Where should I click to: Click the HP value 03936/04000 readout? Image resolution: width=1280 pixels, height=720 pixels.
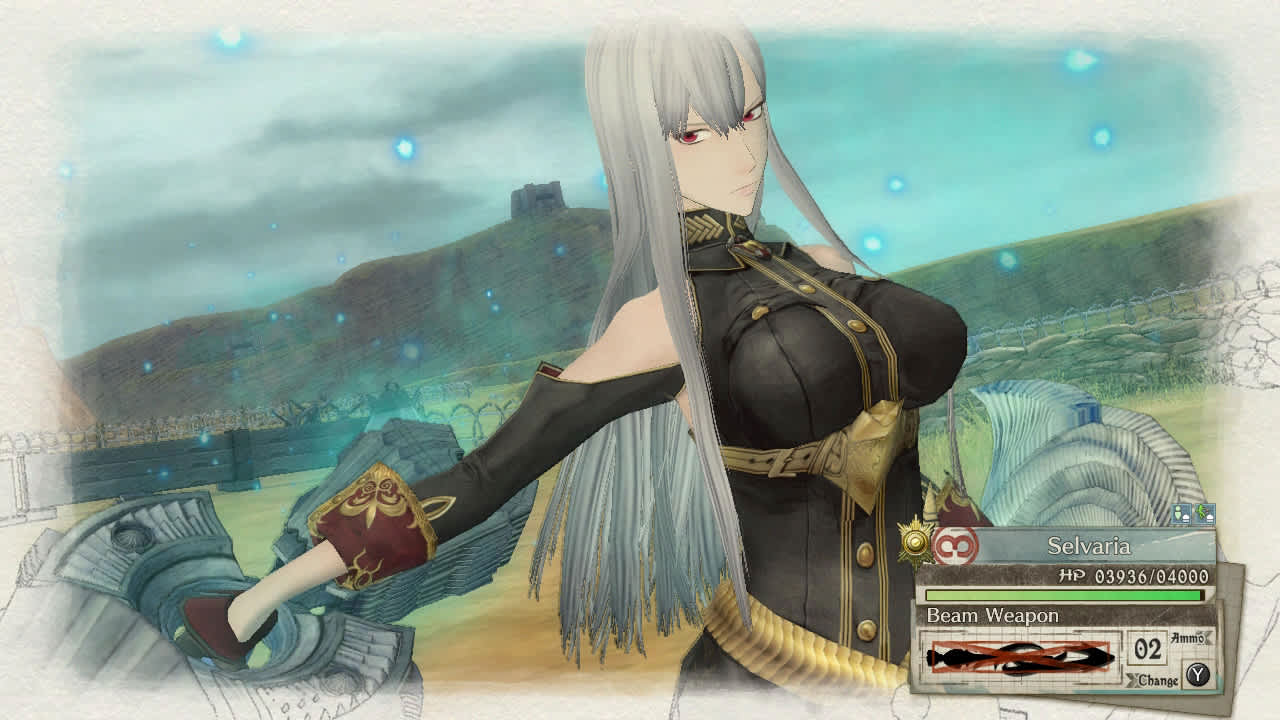[1152, 576]
